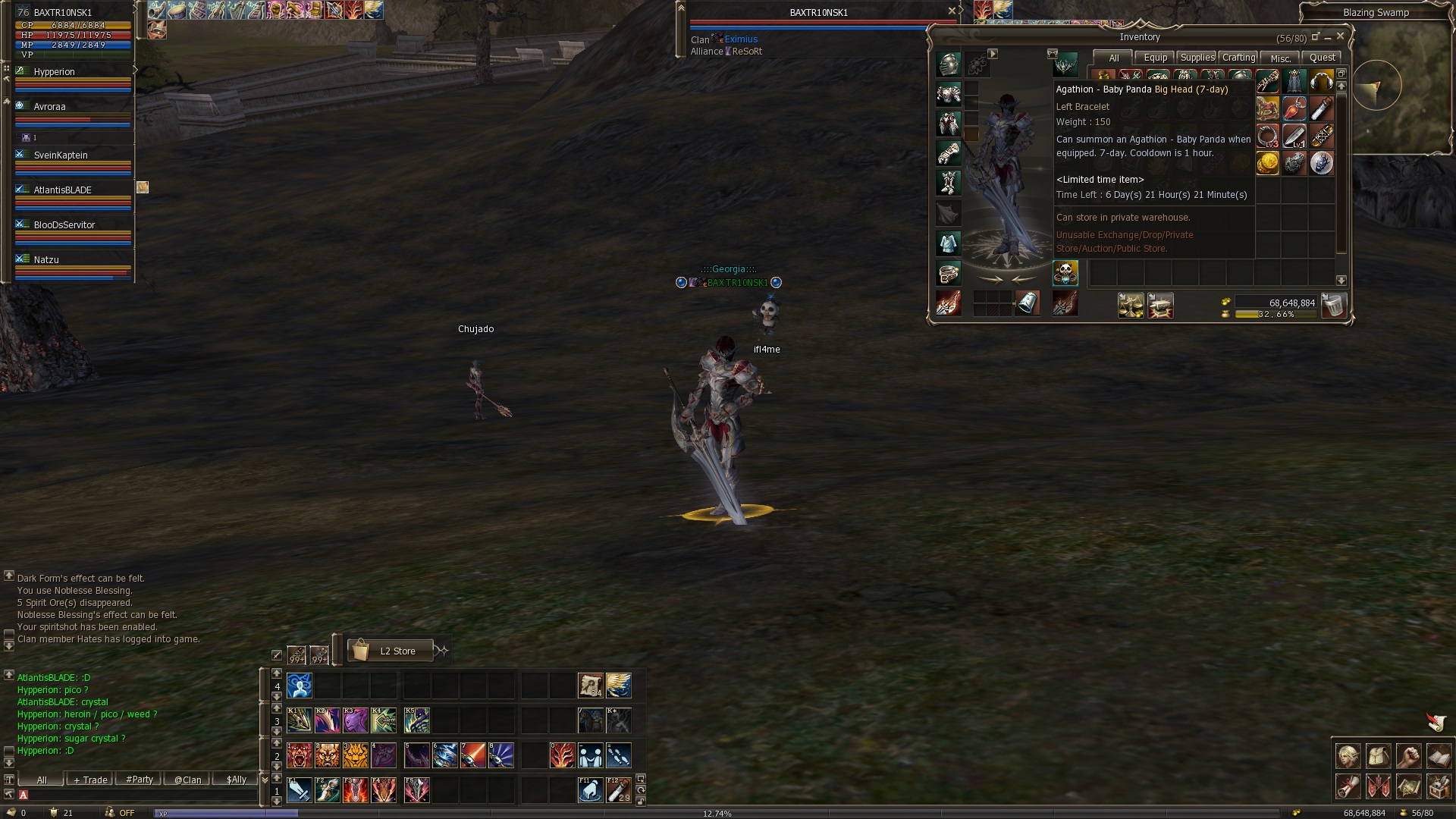Viewport: 1456px width, 819px height.
Task: Switch chat to the #Party tab
Action: tap(140, 780)
